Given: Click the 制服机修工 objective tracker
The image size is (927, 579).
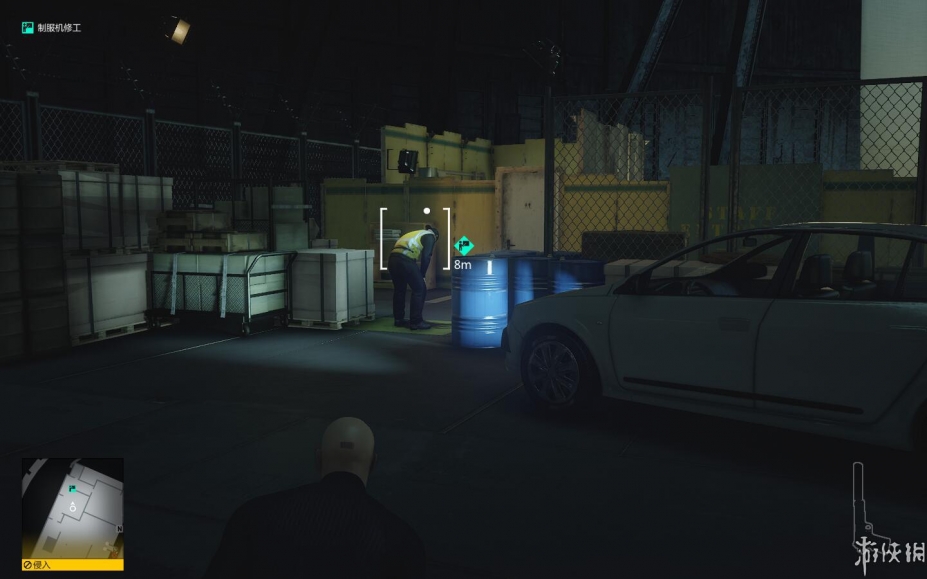Looking at the screenshot, I should click(51, 28).
